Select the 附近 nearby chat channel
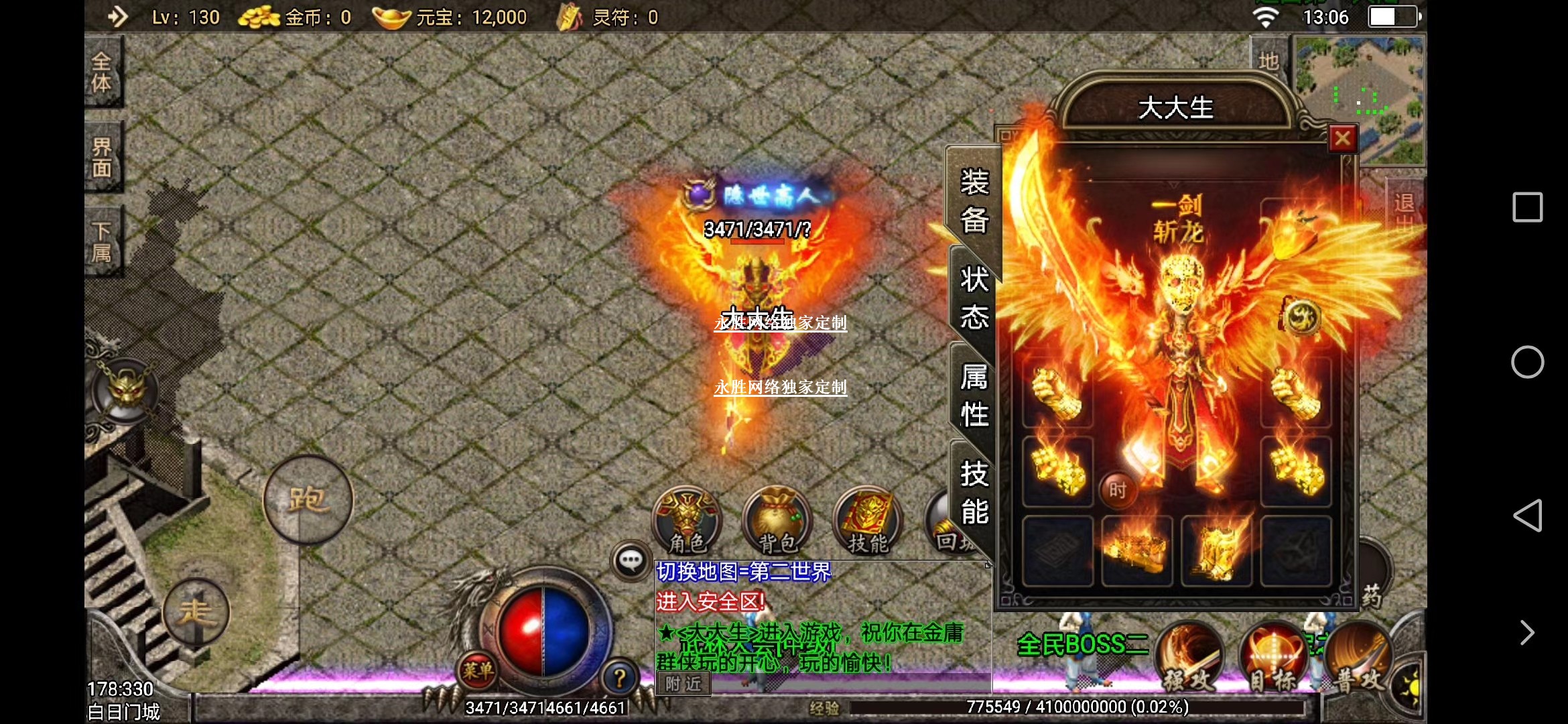Screen dimensions: 1568x724 (x=683, y=684)
